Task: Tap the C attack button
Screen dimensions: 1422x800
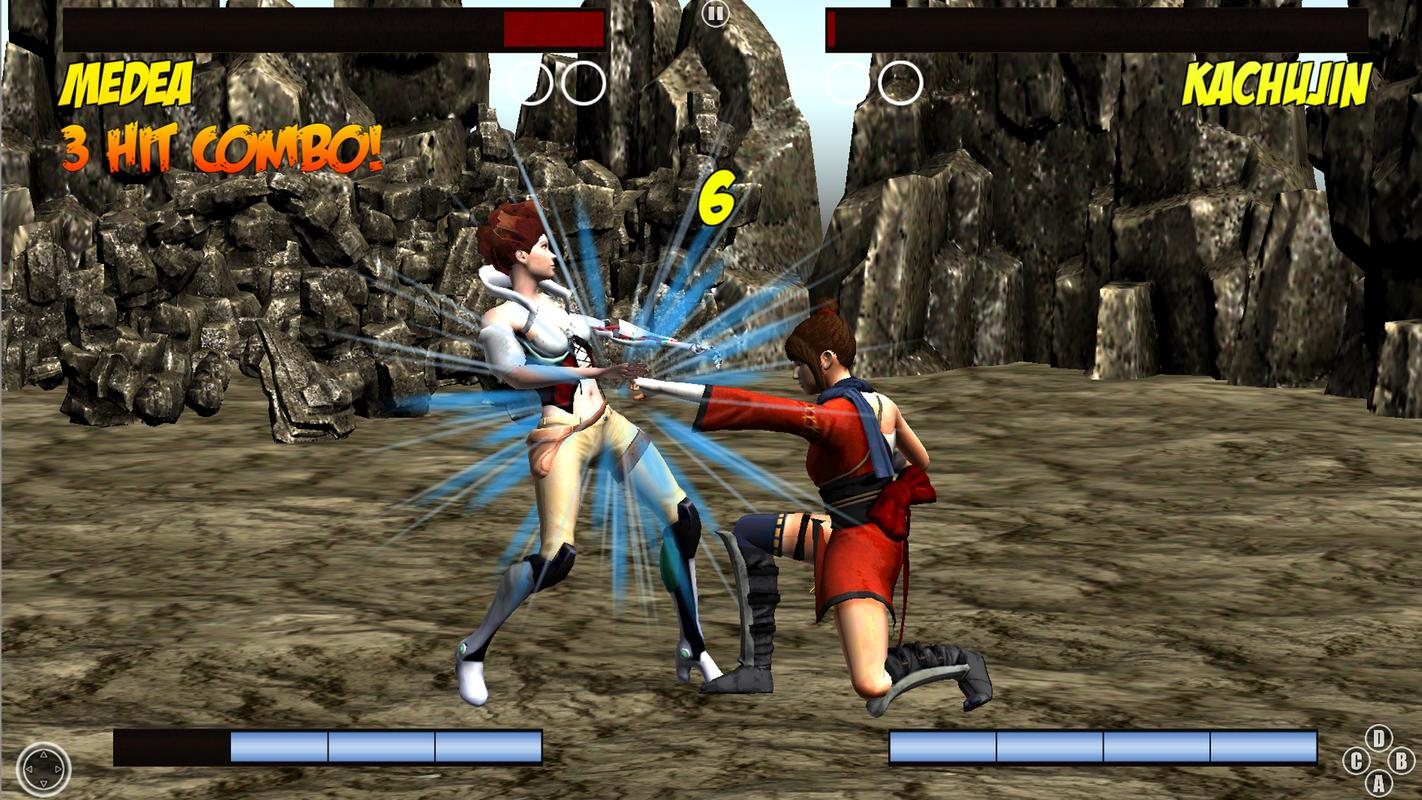Action: coord(1356,760)
